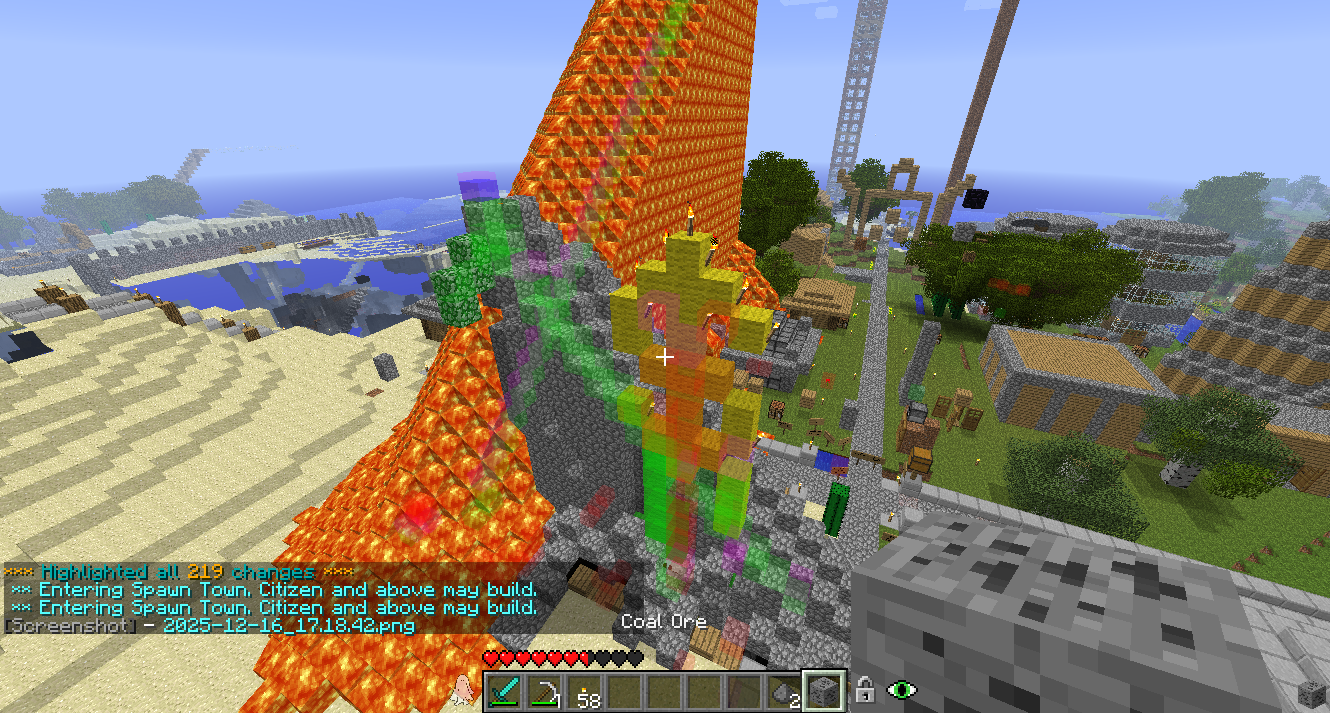Select the coal ore block slot
The width and height of the screenshot is (1330, 713).
coord(826,691)
